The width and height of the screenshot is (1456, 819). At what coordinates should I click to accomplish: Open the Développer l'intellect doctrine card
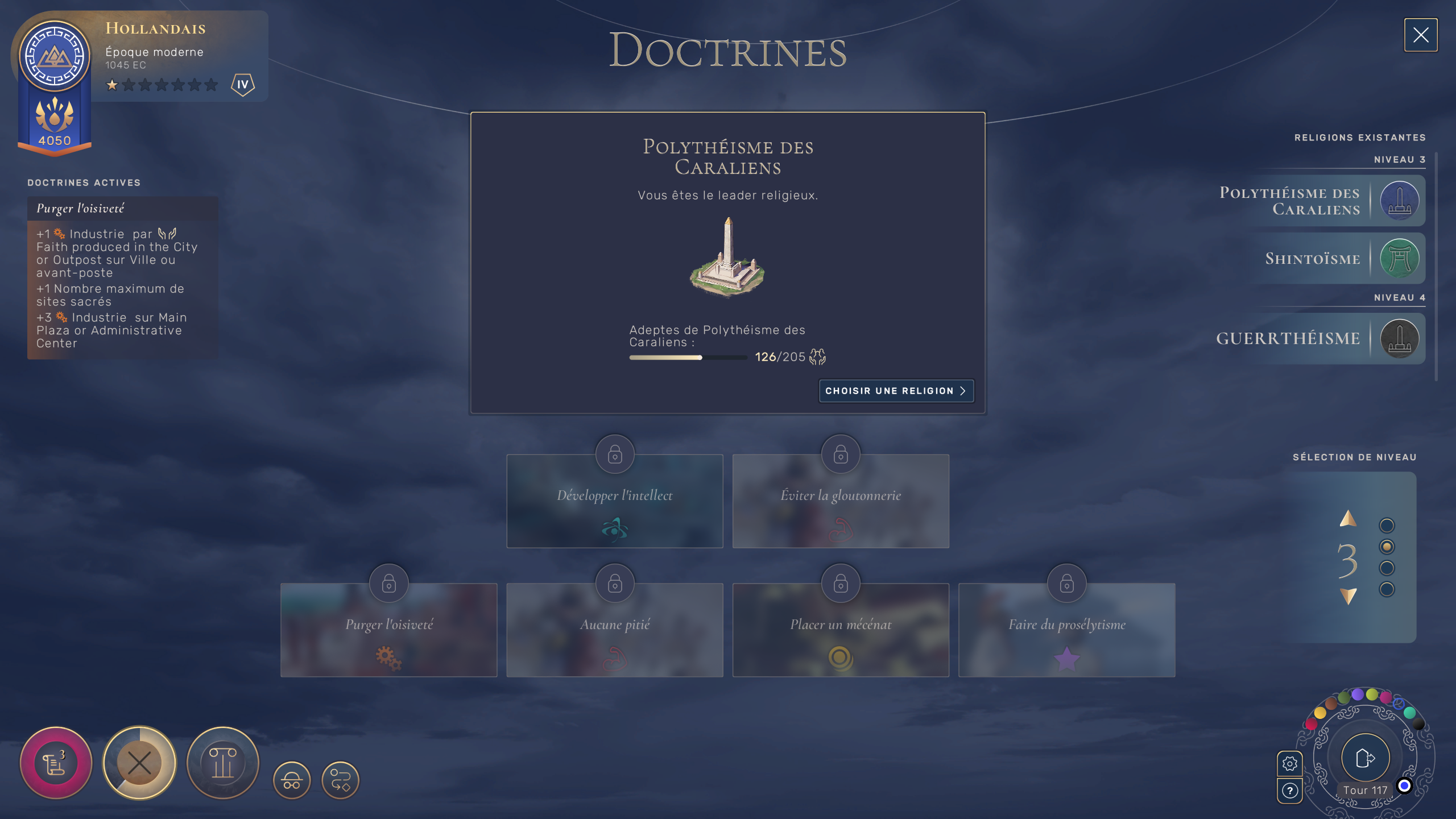click(x=614, y=501)
